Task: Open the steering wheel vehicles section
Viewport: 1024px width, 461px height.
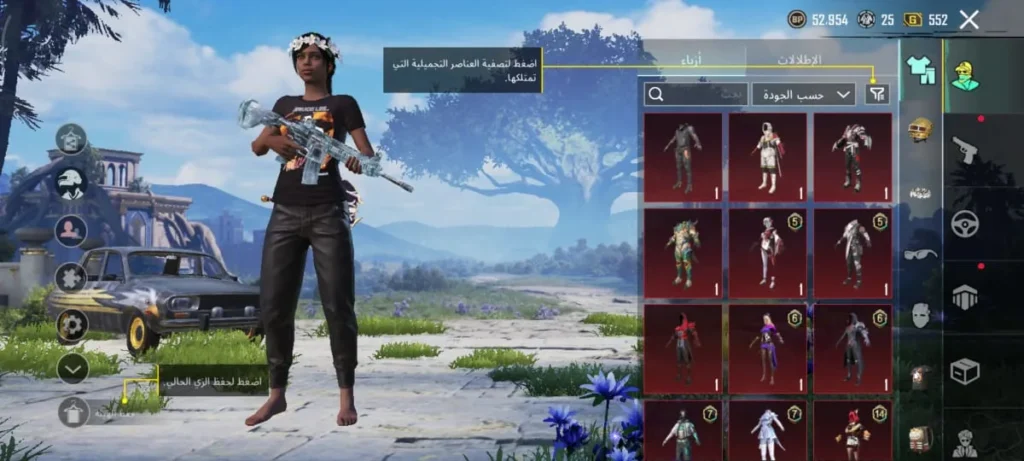Action: coord(964,224)
